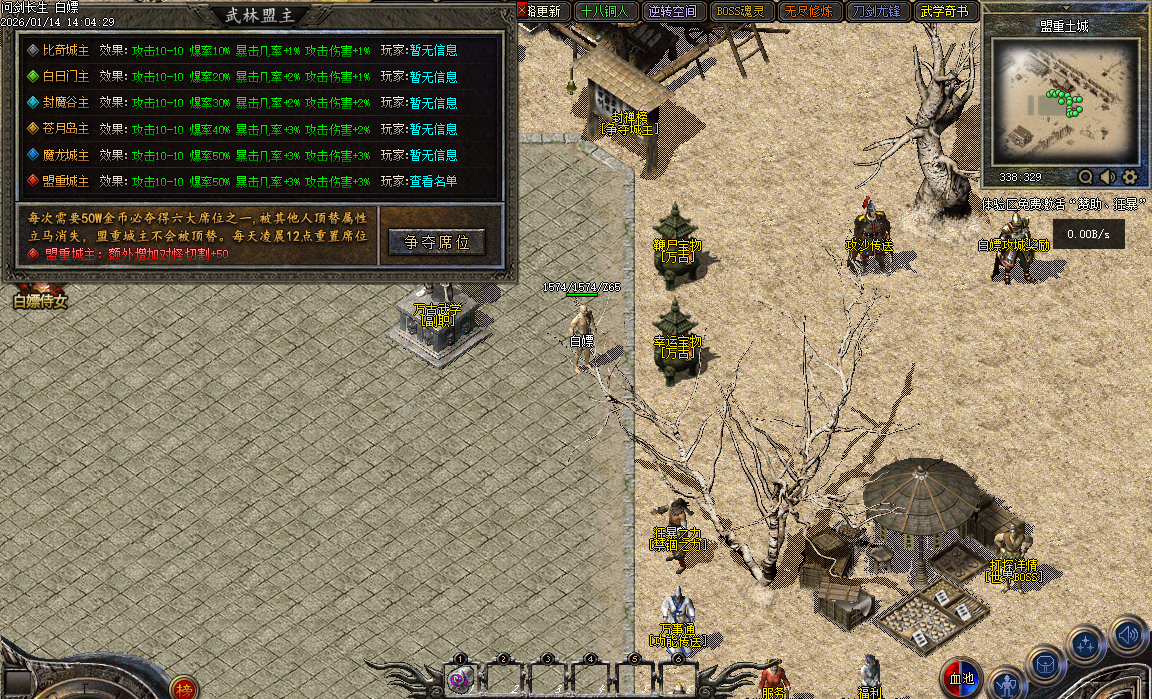Open the round bag icon
Viewport: 1152px width, 699px height.
(x=1046, y=665)
